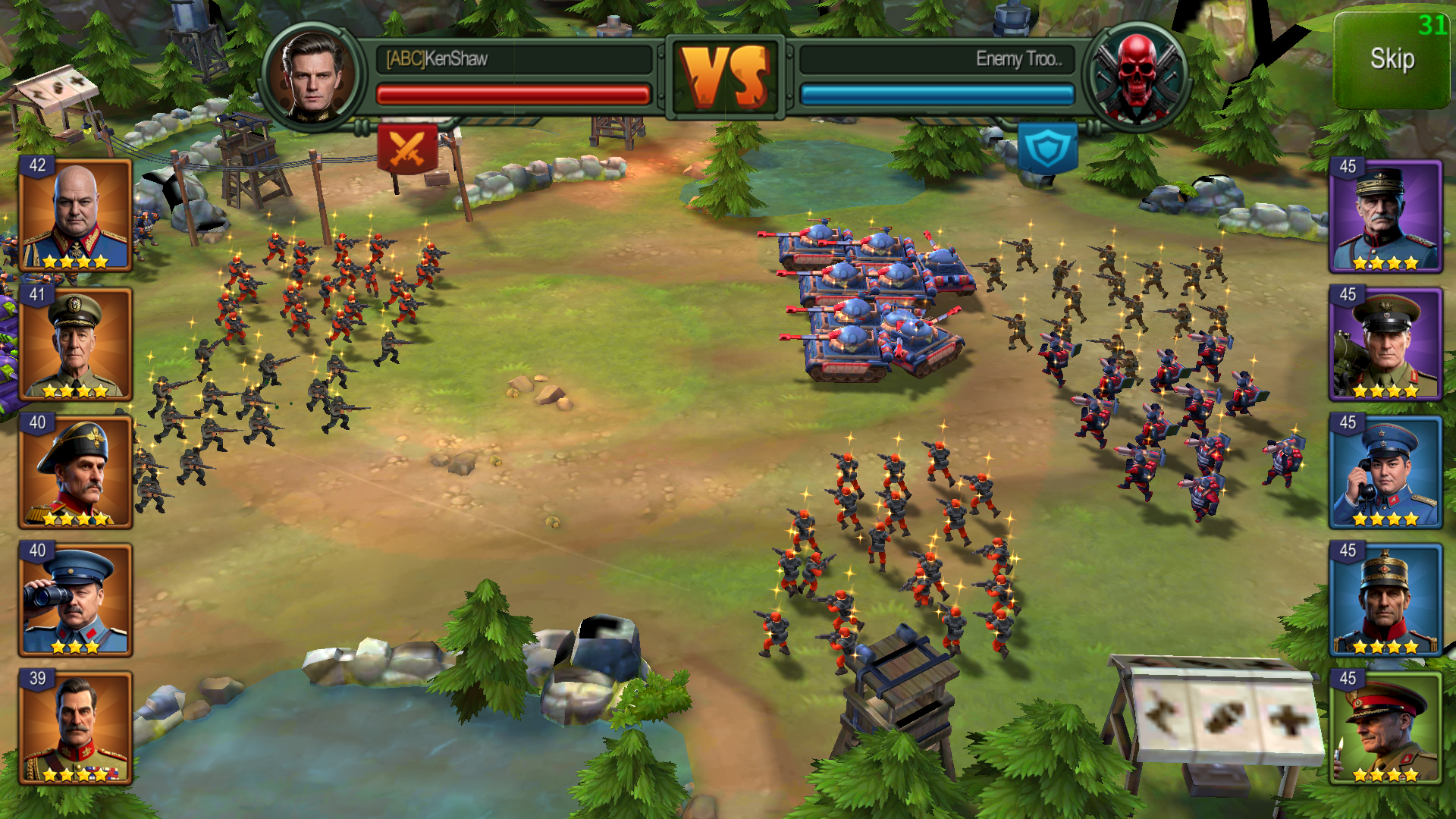The width and height of the screenshot is (1456, 819).
Task: Skip the battle animation
Action: (1392, 61)
